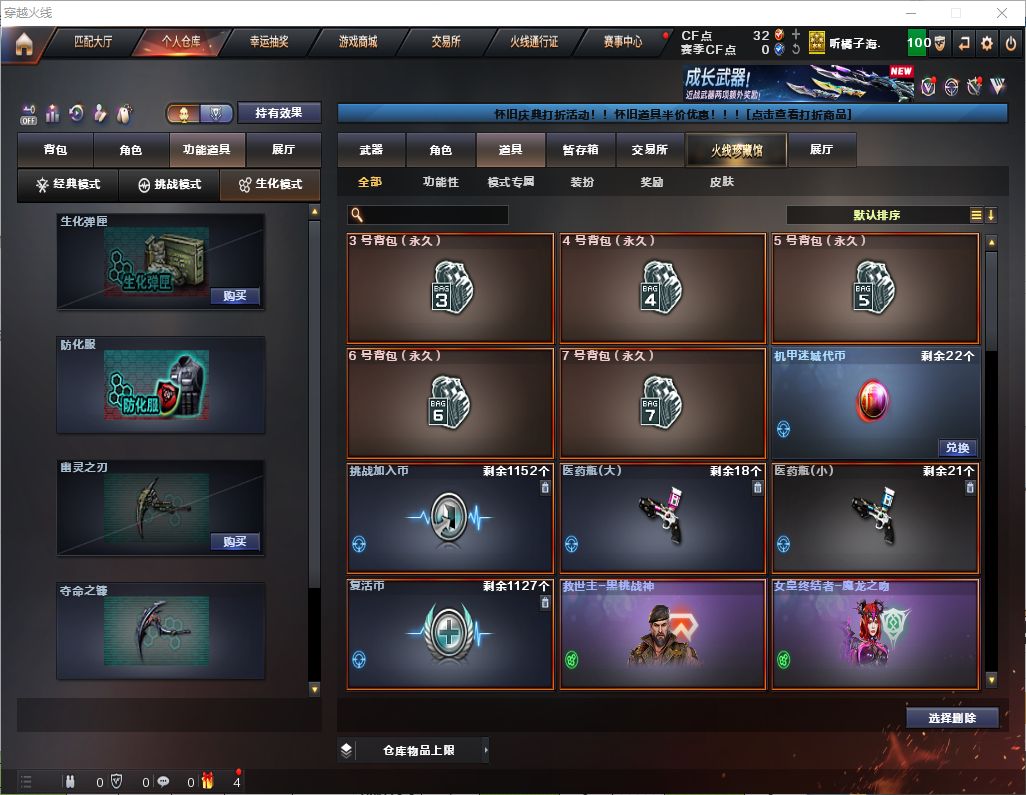This screenshot has height=795, width=1026.
Task: Open the 火线珍藏馆 collection hall tab
Action: point(736,150)
